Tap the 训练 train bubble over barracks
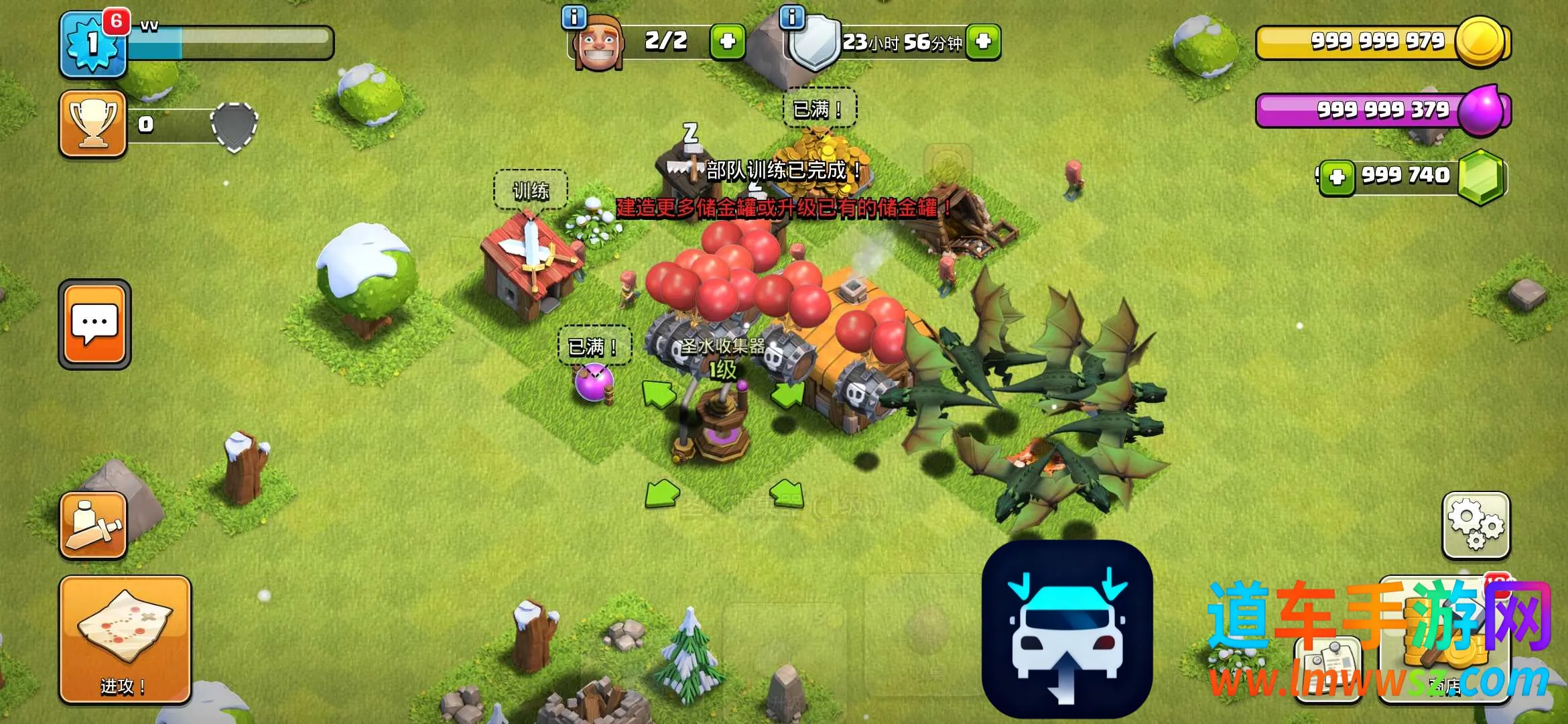1568x724 pixels. point(531,191)
